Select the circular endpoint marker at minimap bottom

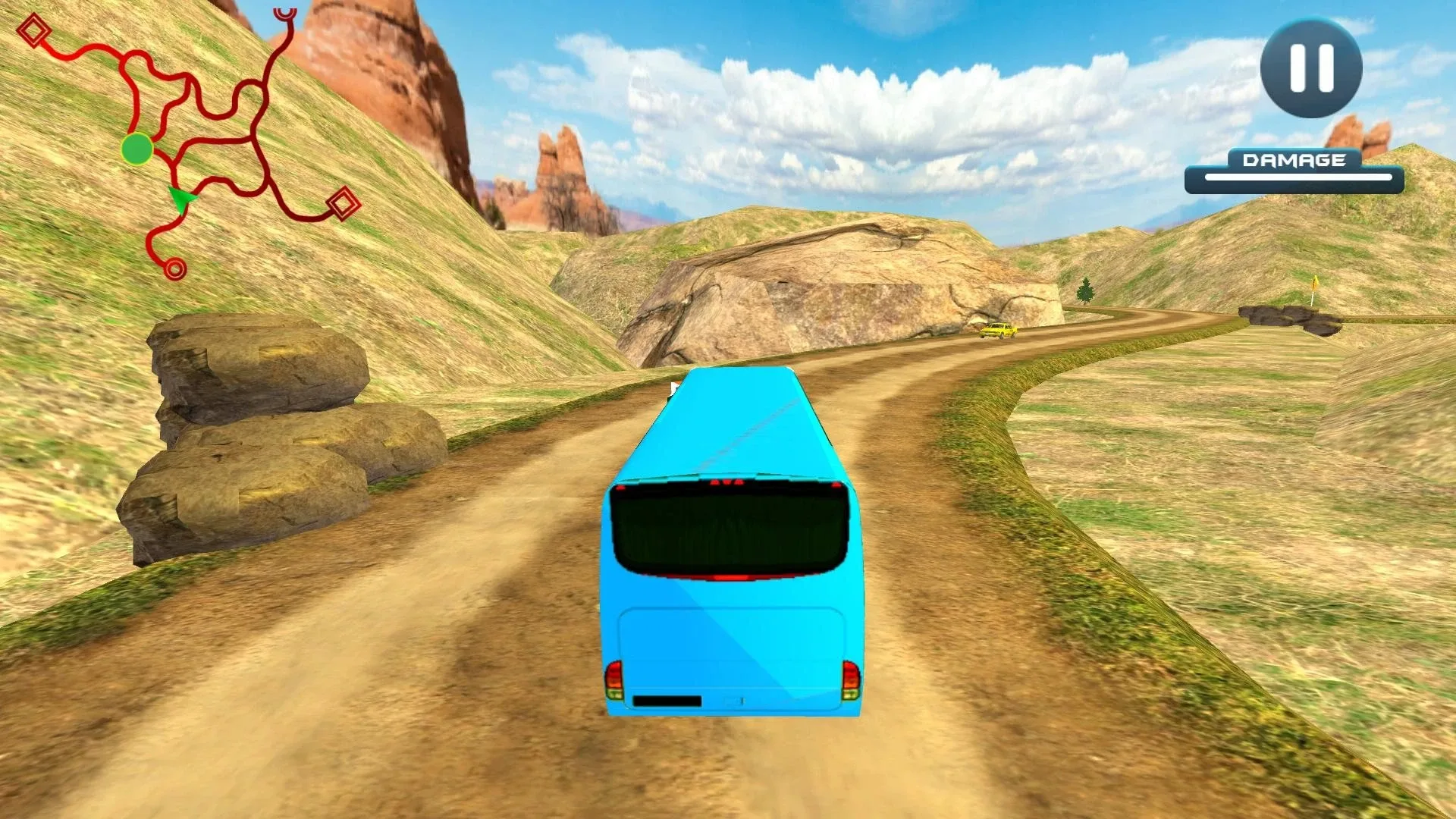[x=175, y=267]
